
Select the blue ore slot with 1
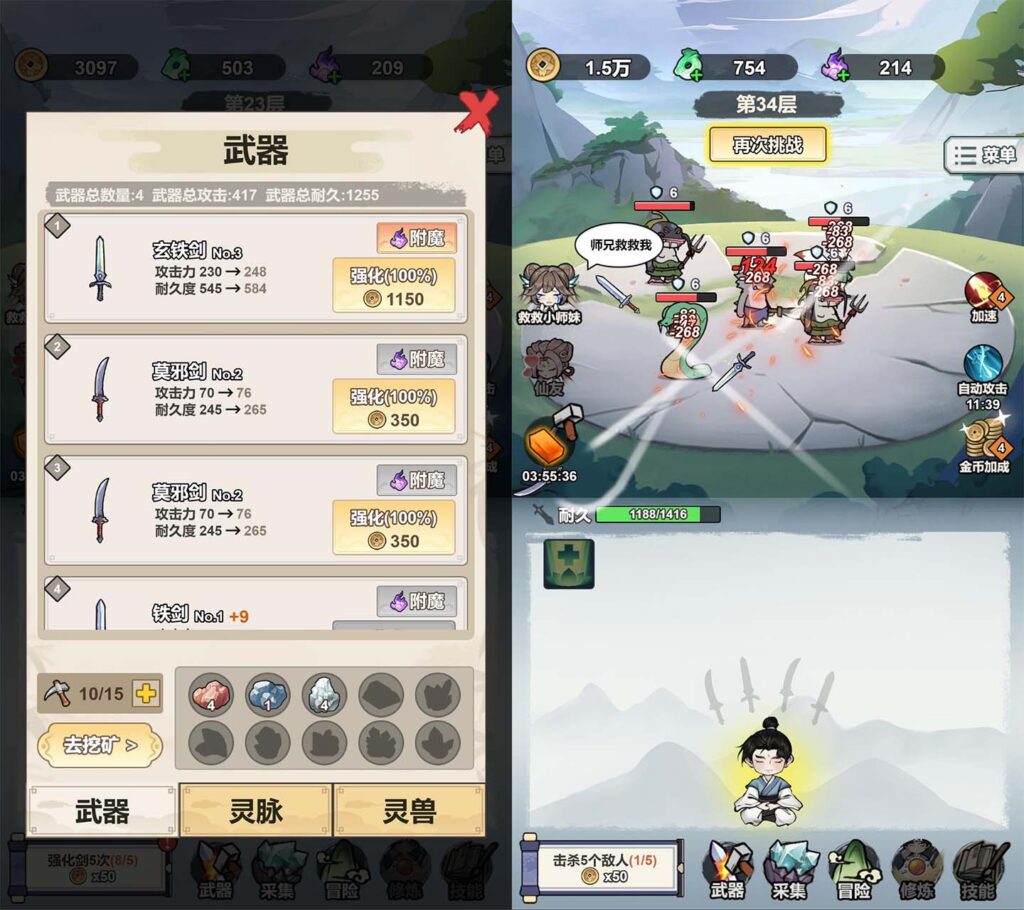click(267, 693)
